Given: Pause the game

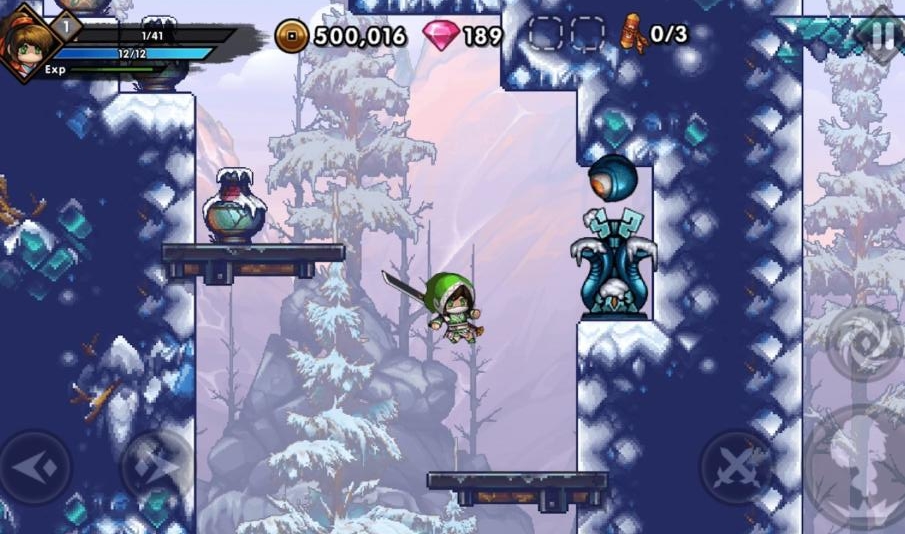Looking at the screenshot, I should click(882, 33).
